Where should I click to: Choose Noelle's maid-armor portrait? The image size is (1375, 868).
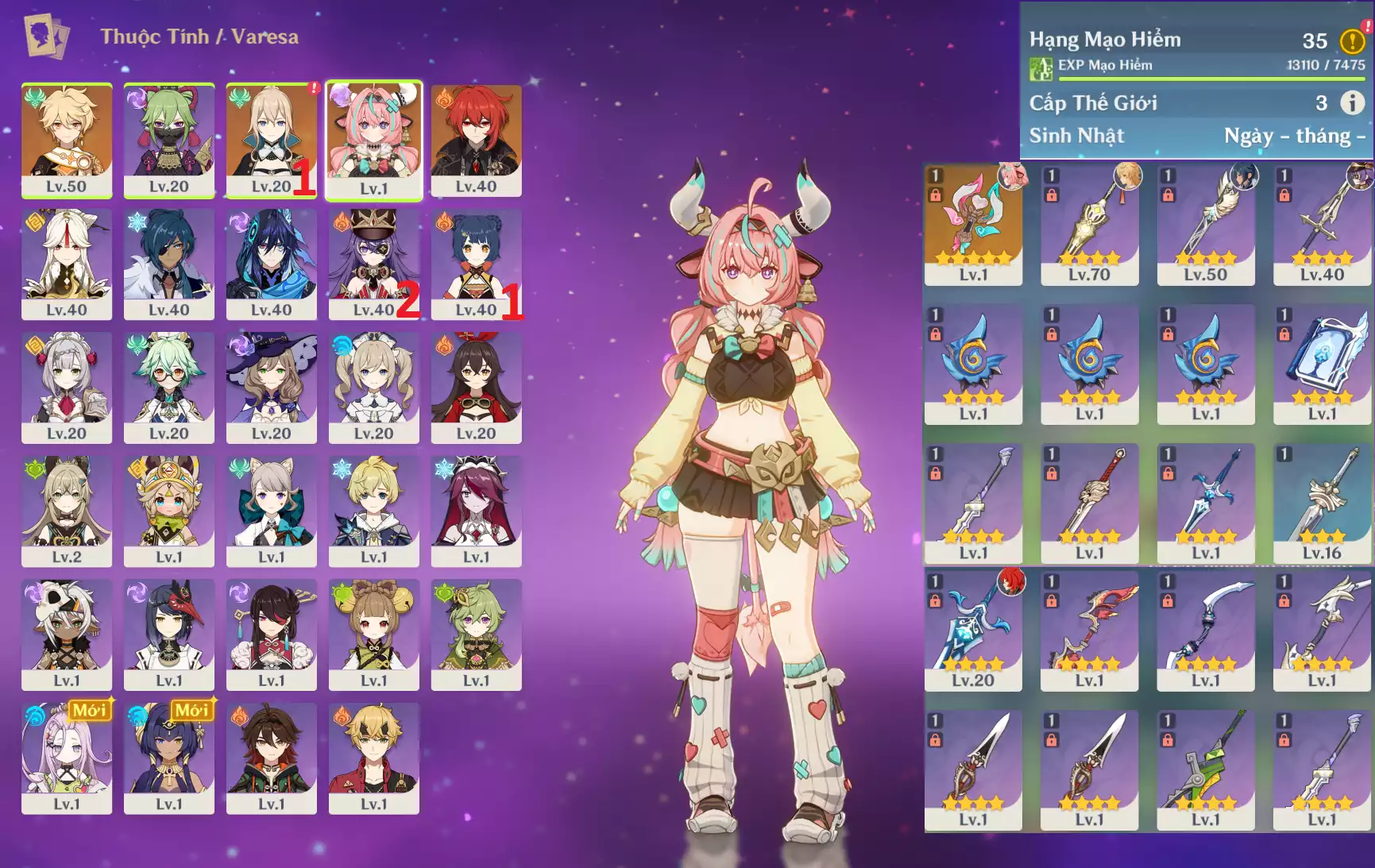click(x=67, y=387)
